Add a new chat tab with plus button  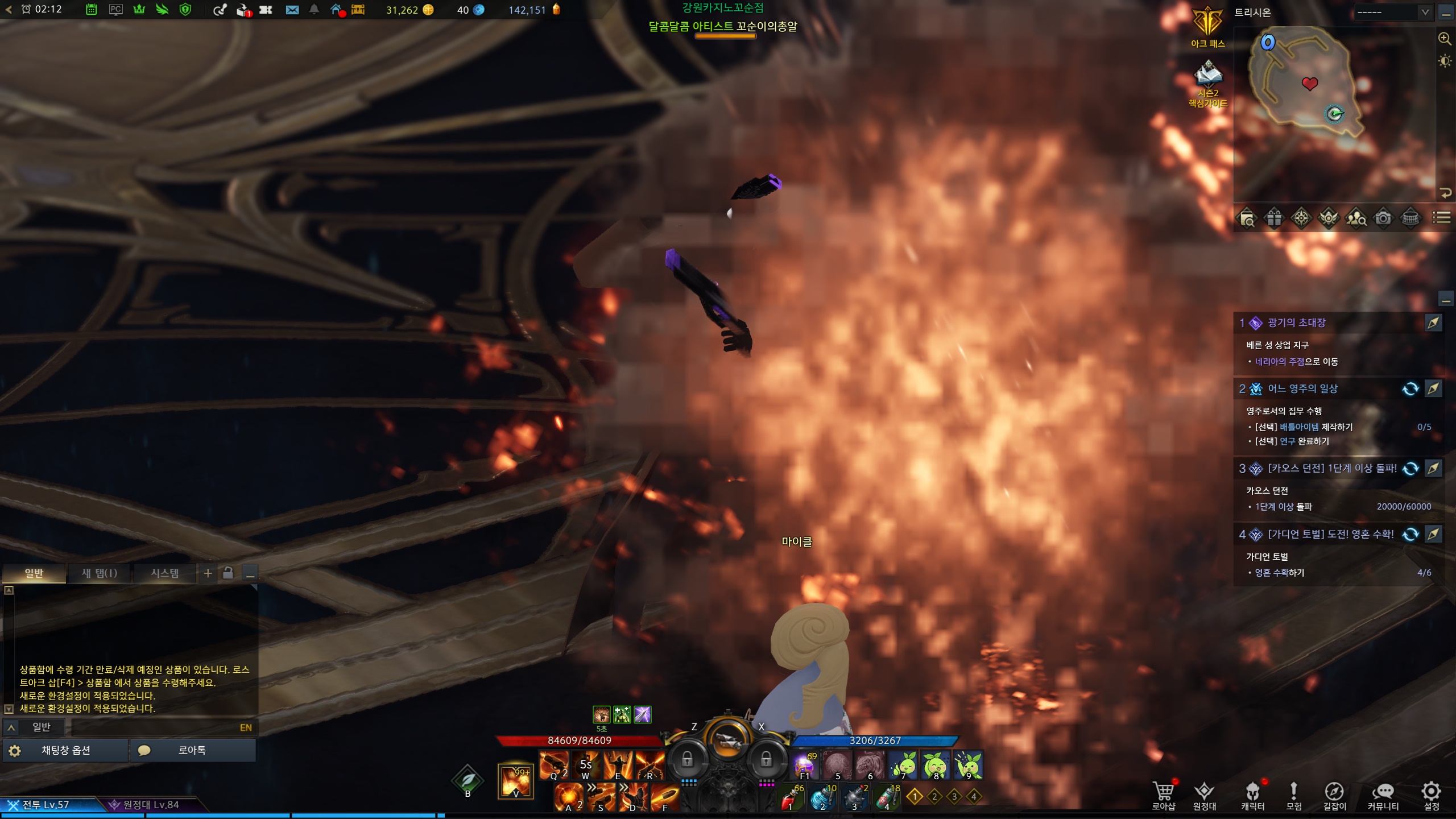pos(208,573)
